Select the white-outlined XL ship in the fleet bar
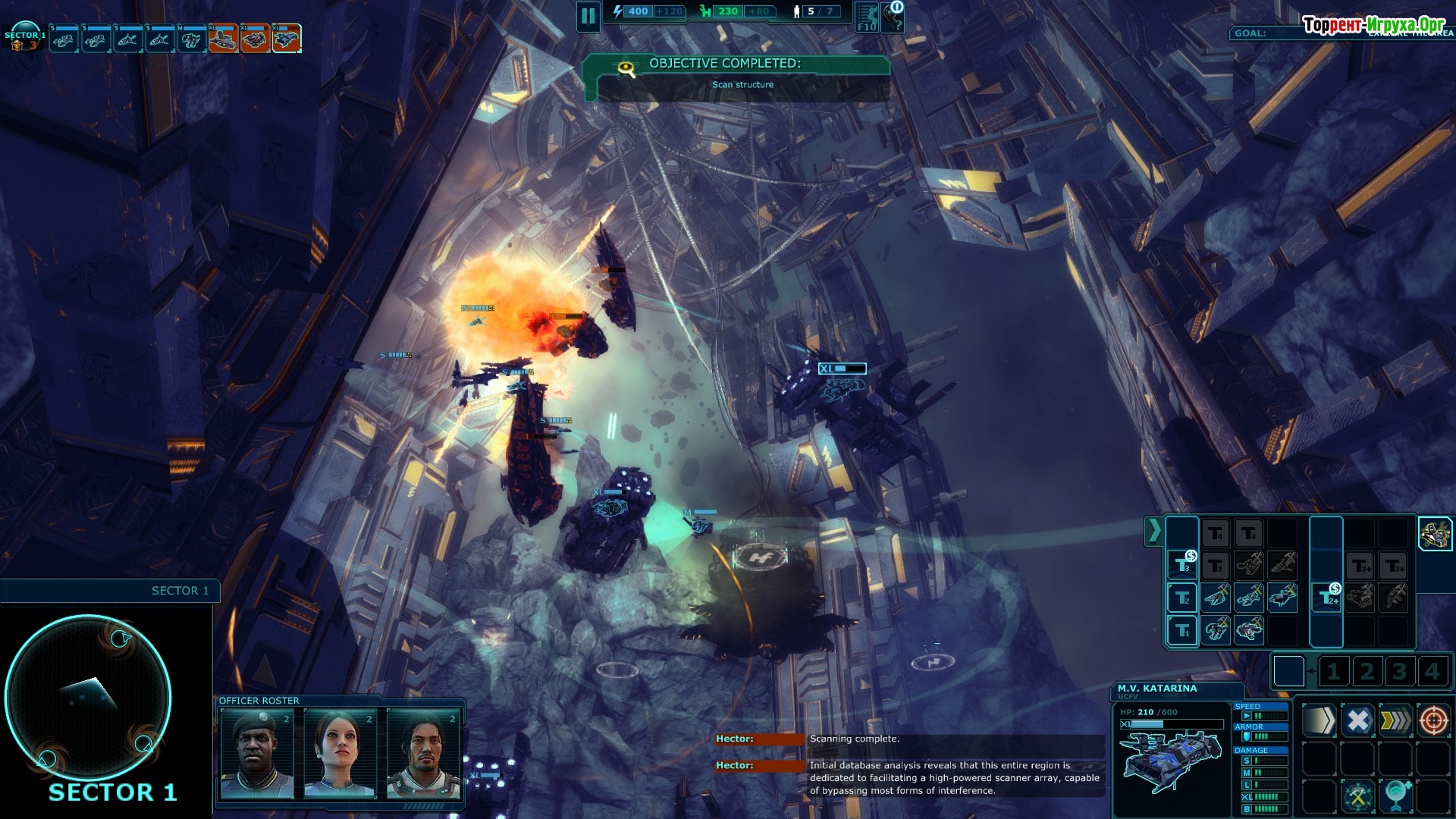The width and height of the screenshot is (1456, 819). 287,39
